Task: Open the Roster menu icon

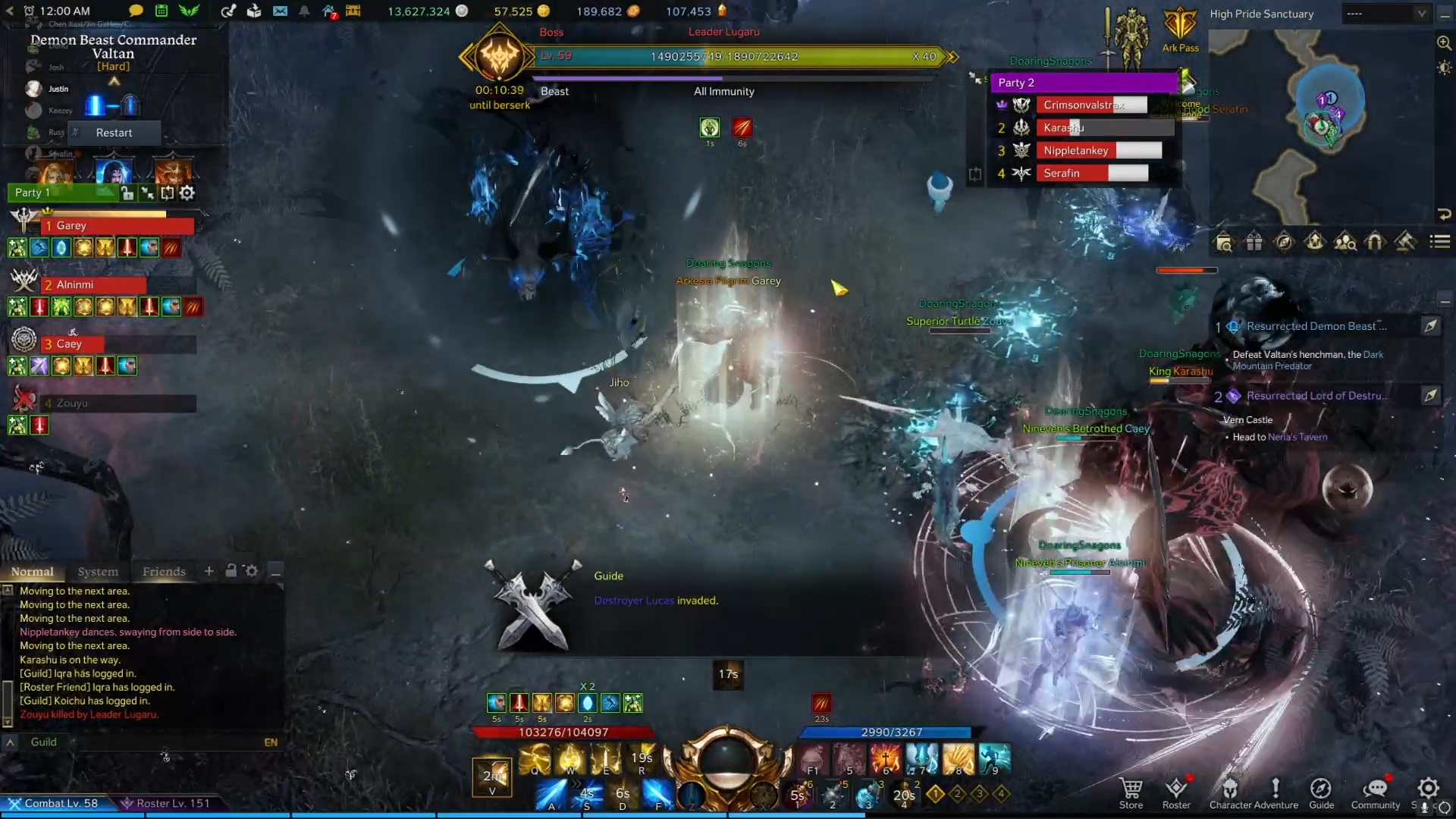Action: (1177, 789)
